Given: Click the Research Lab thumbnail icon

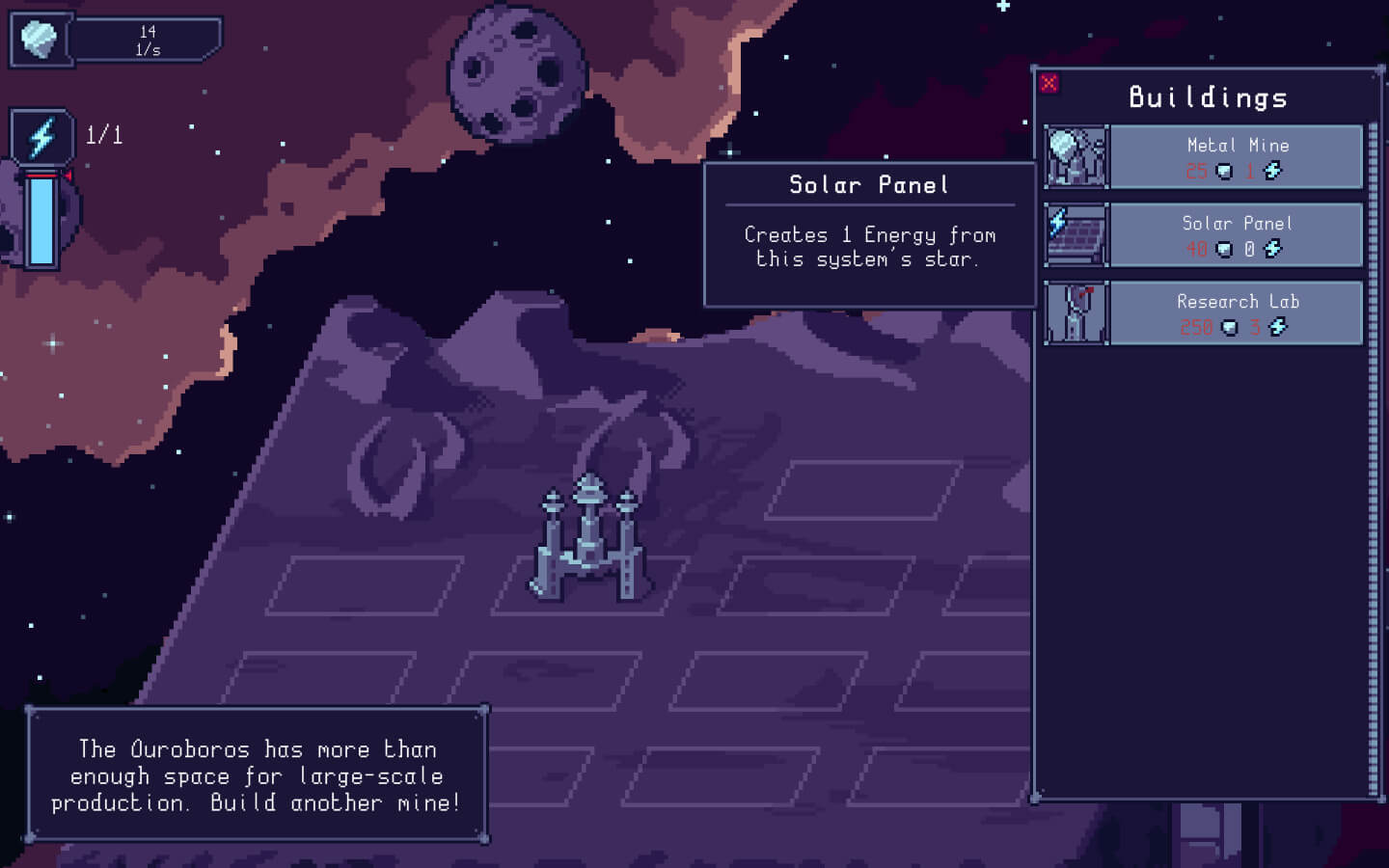Looking at the screenshot, I should [1076, 312].
